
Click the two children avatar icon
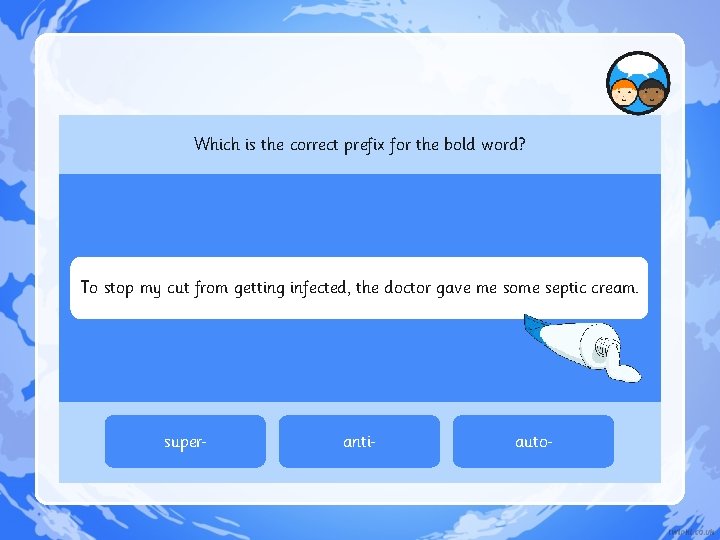[638, 84]
